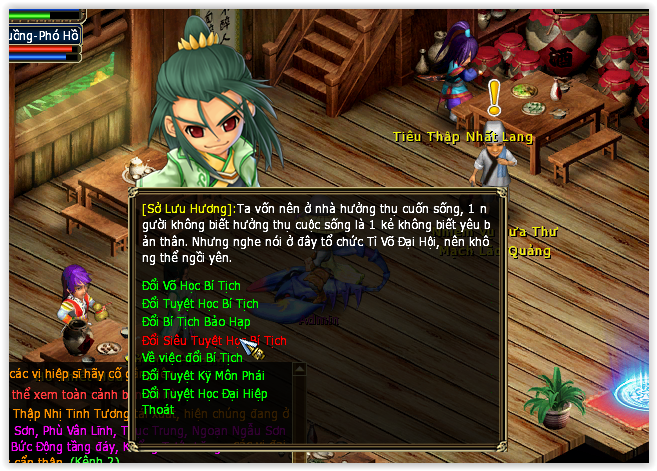Screen dimensions: 657x471
Task: Select 'Đổi Tuyệt Học Bí Tịch' dialogue choice
Action: 200,304
